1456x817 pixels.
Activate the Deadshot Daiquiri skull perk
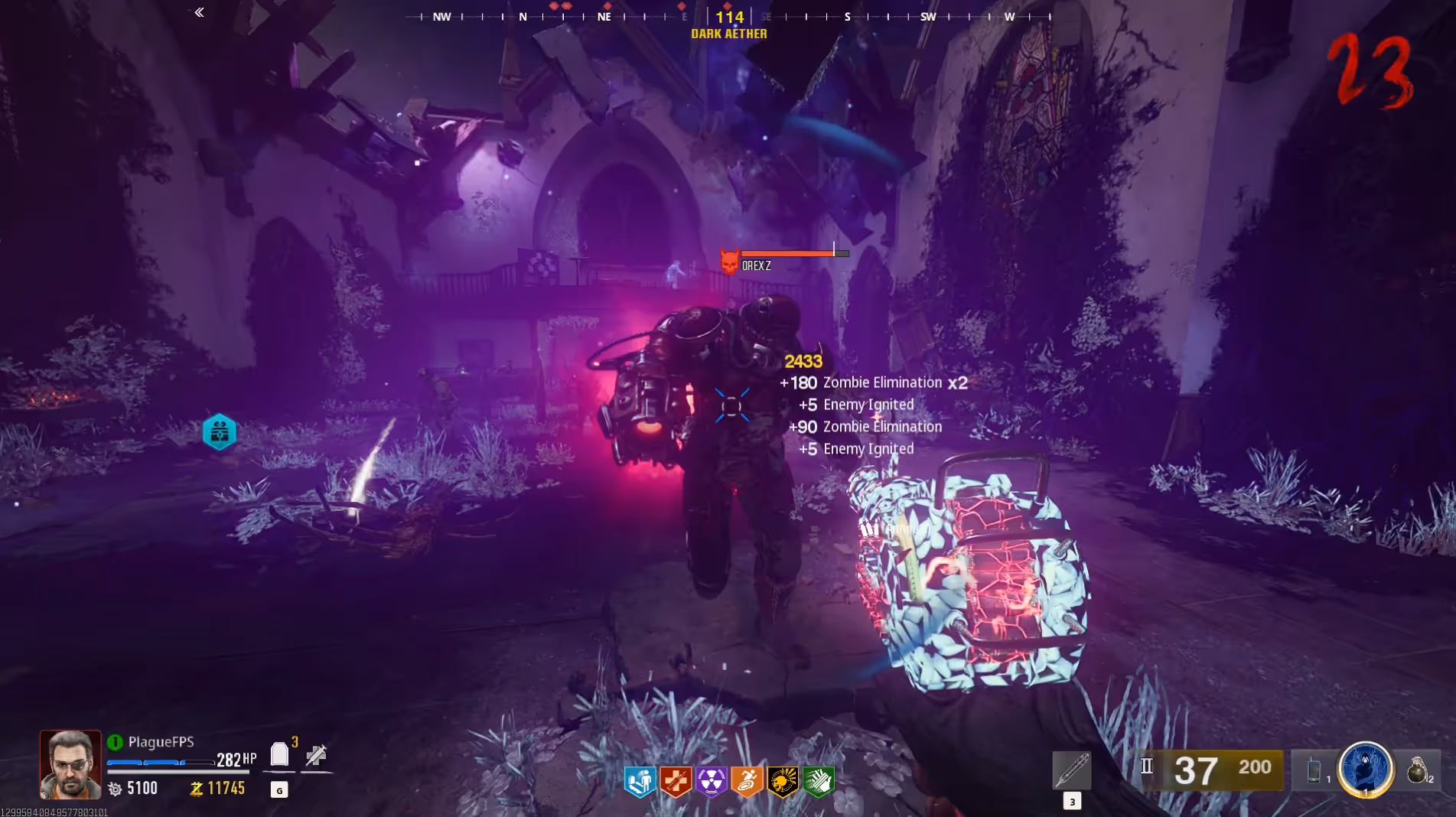pos(782,781)
